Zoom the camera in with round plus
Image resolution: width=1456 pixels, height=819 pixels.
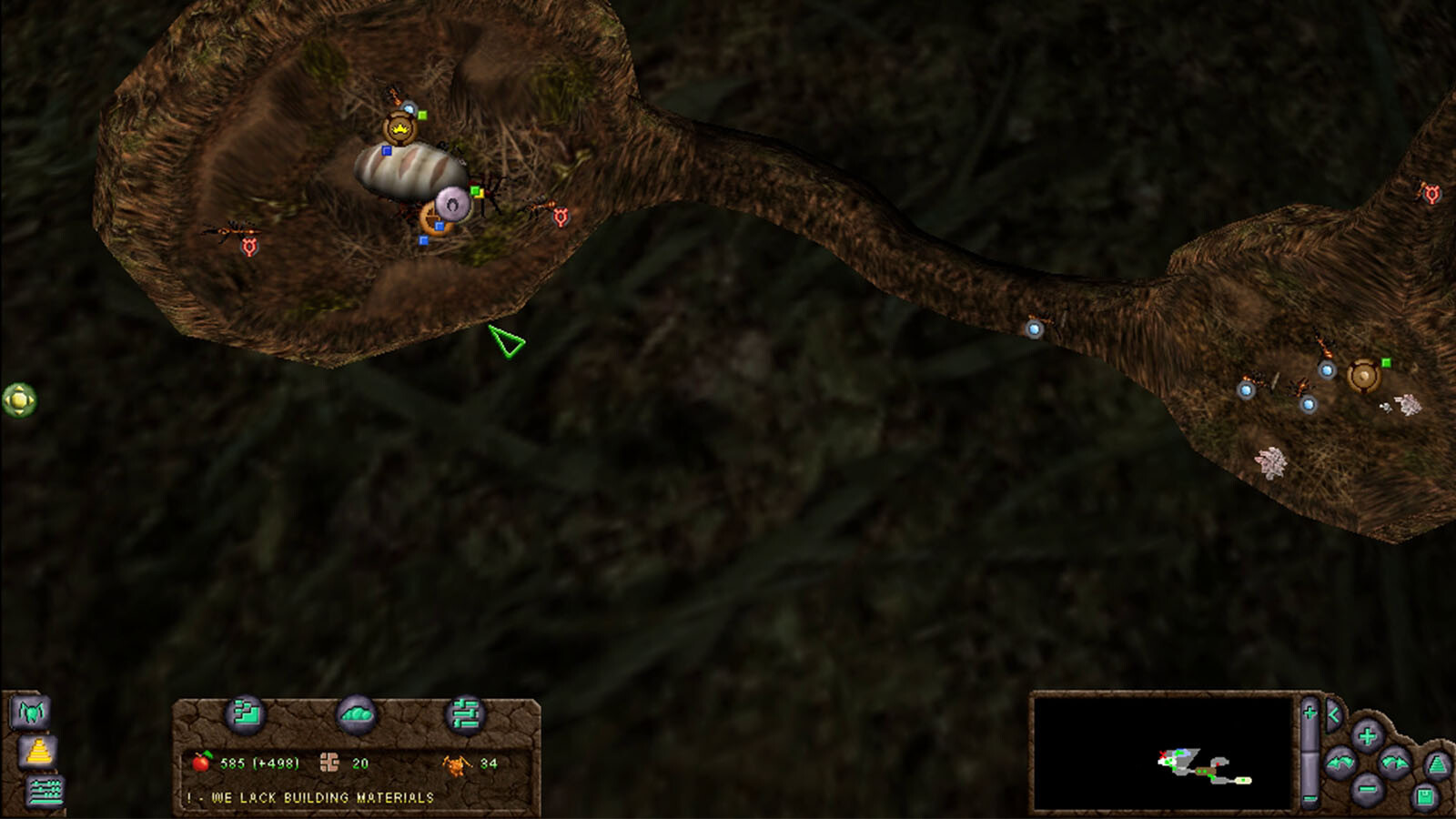(x=1366, y=735)
